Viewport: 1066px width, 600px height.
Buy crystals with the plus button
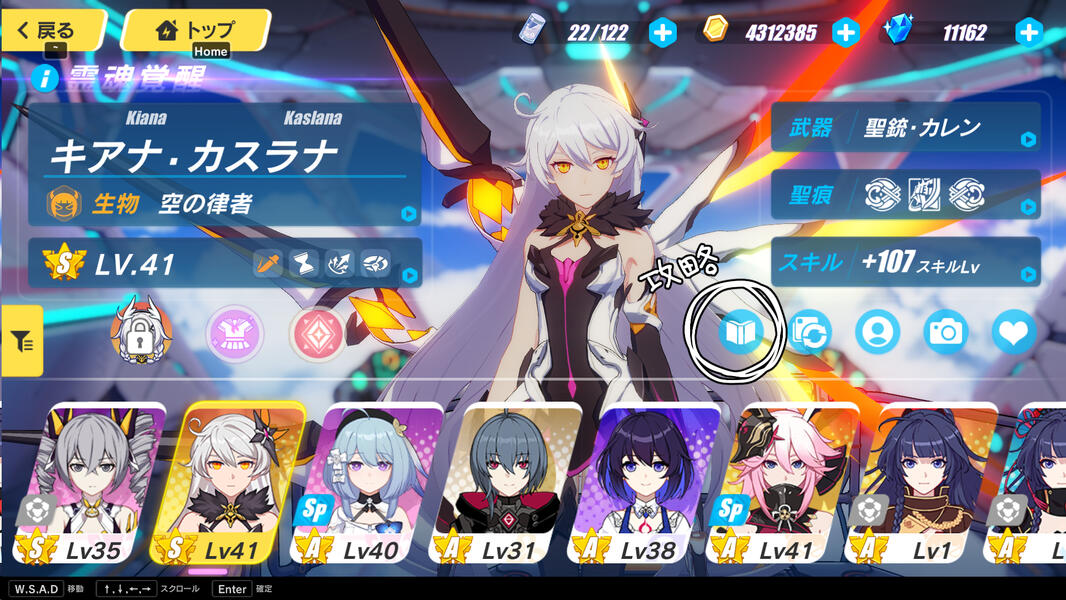coord(1029,33)
